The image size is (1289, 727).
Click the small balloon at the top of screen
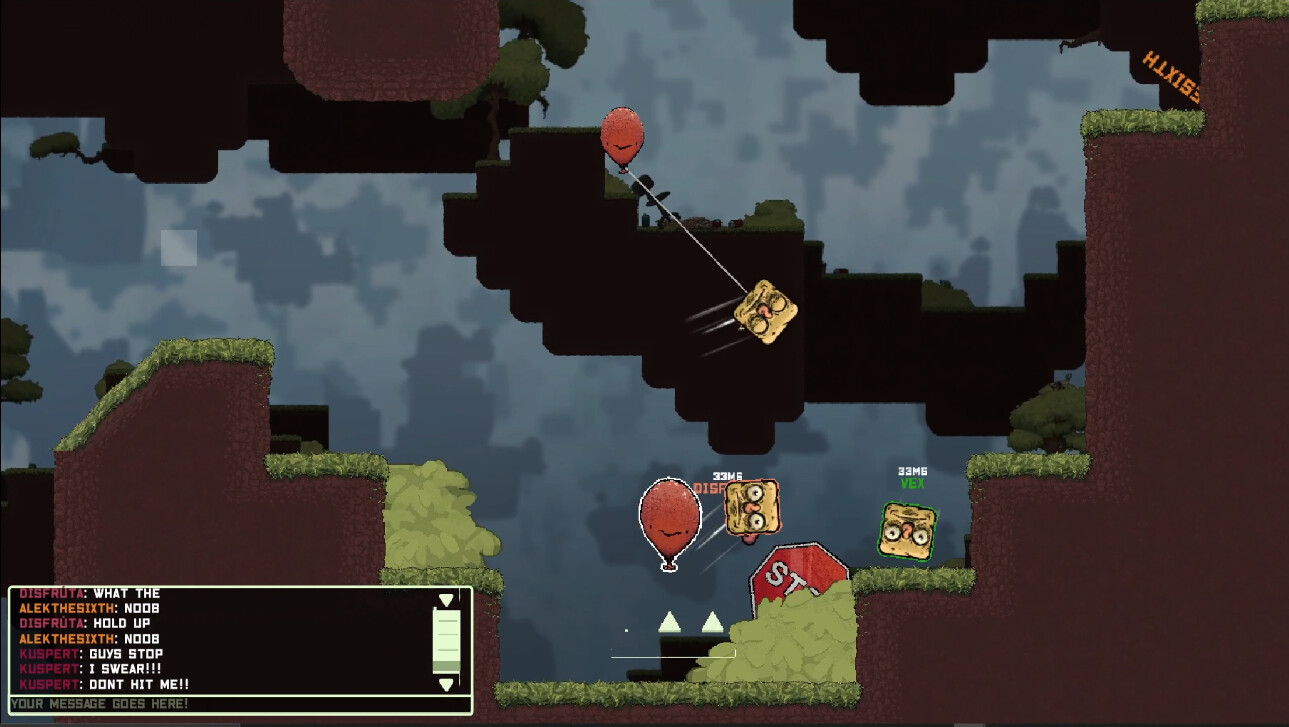point(623,137)
